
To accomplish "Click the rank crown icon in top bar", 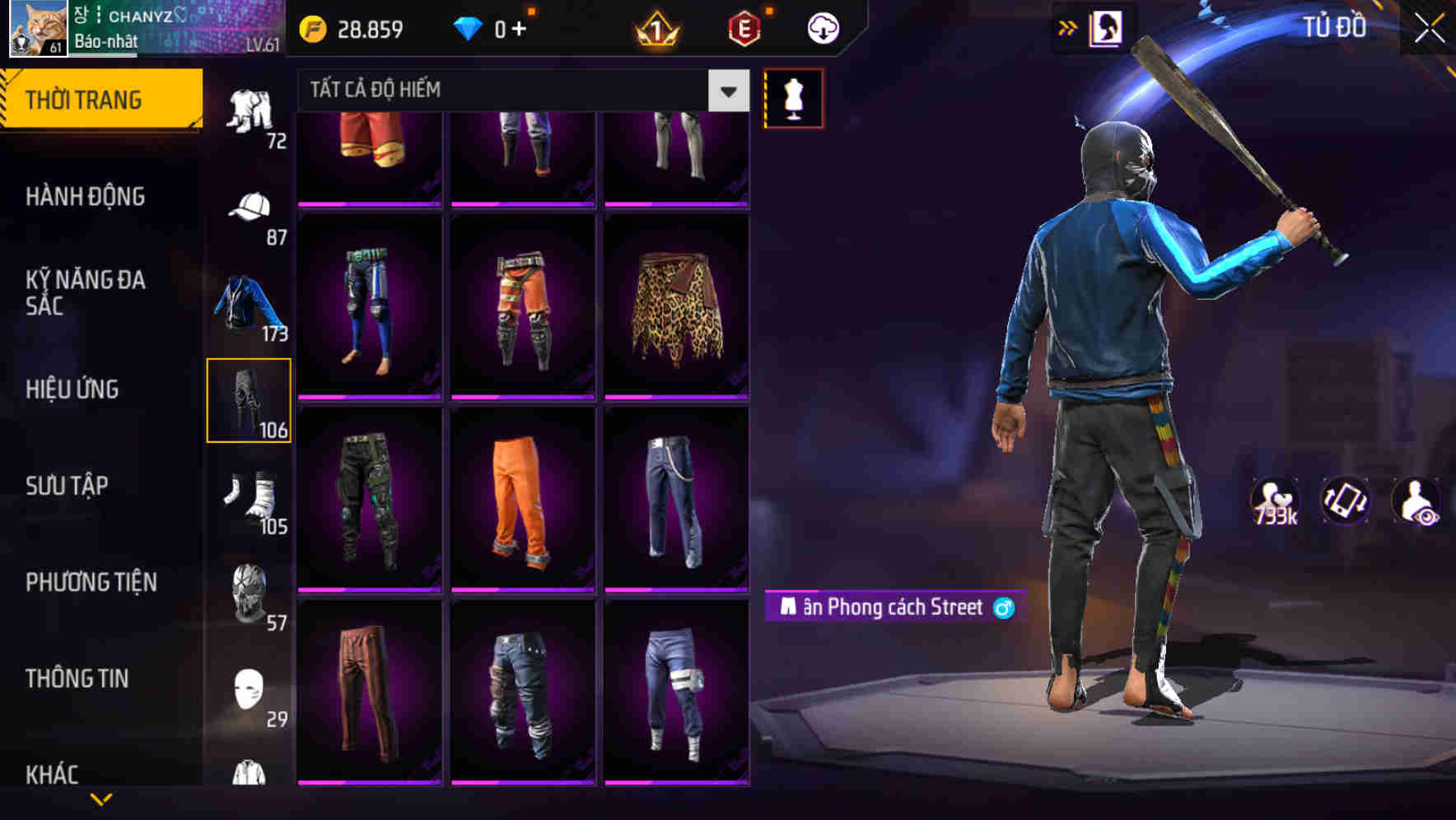I will [653, 27].
